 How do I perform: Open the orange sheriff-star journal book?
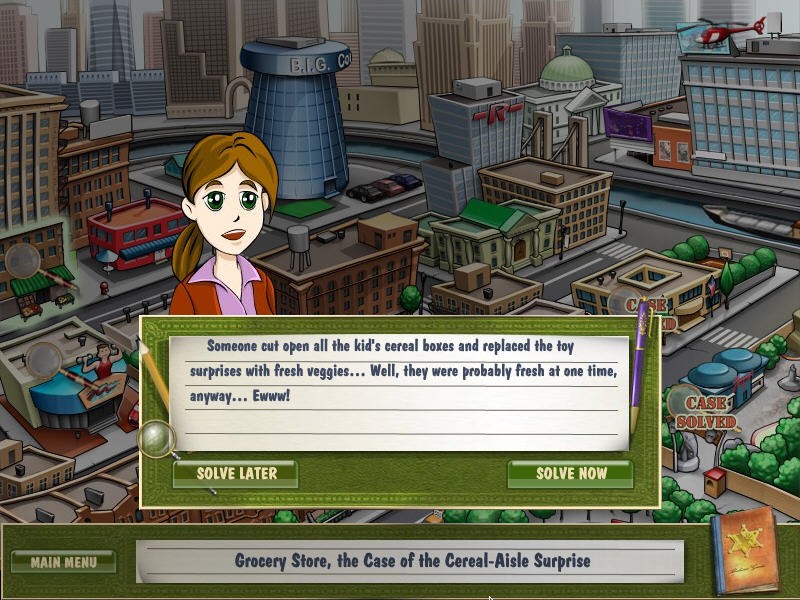(743, 551)
